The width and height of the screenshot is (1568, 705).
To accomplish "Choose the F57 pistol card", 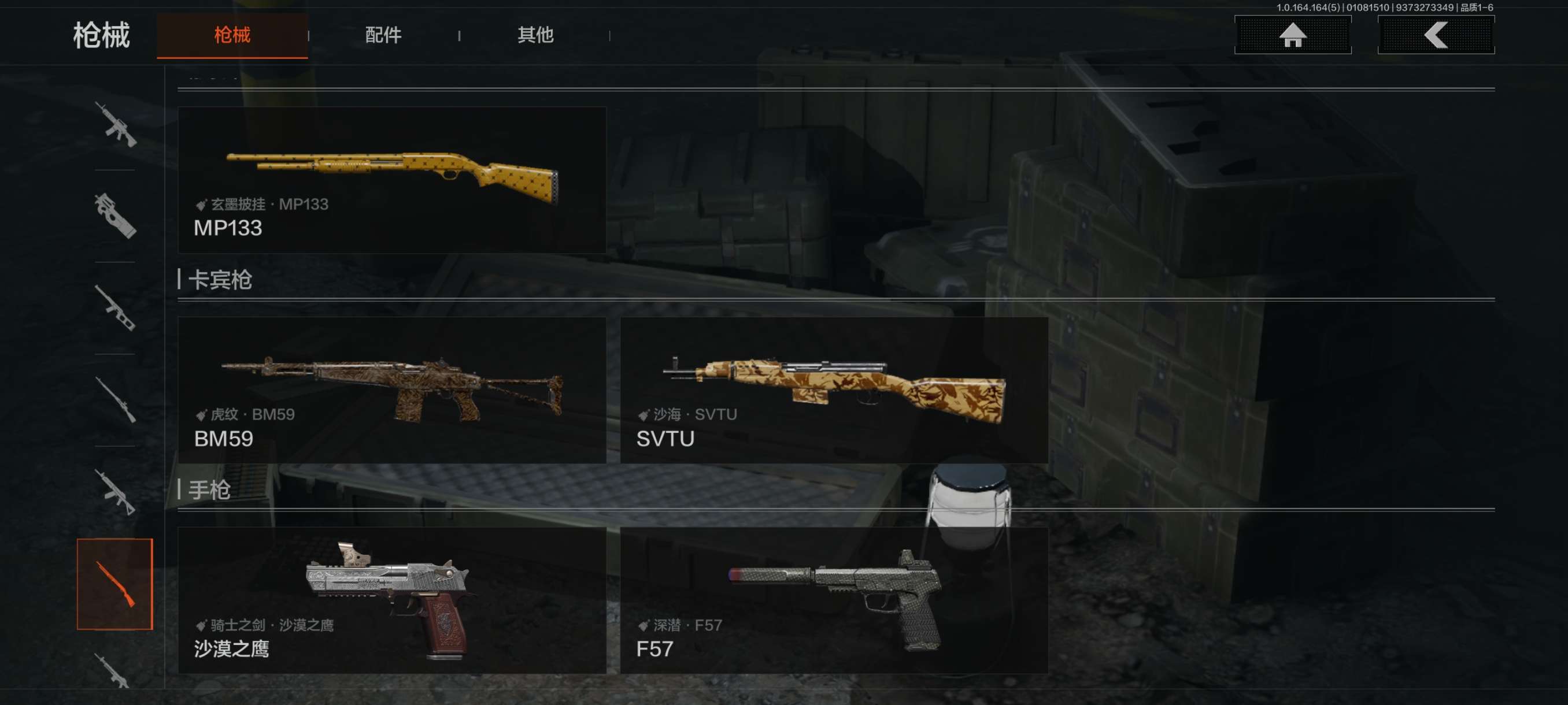I will (834, 600).
